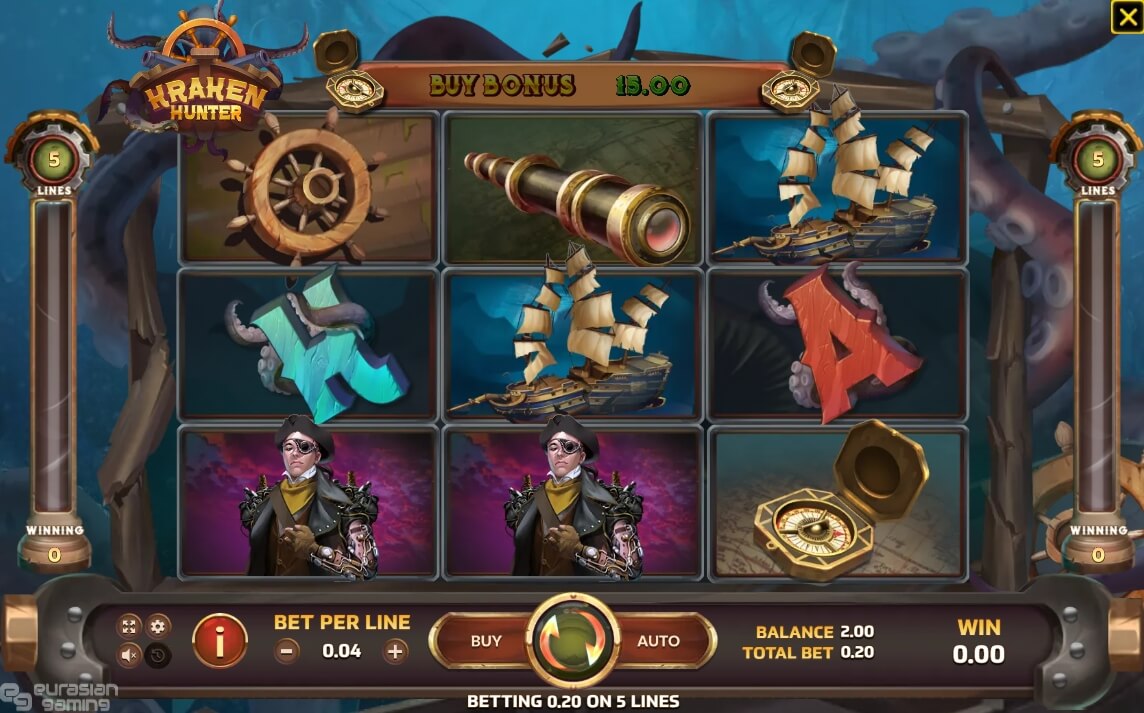
Task: Open the Buy feature button
Action: tap(486, 641)
